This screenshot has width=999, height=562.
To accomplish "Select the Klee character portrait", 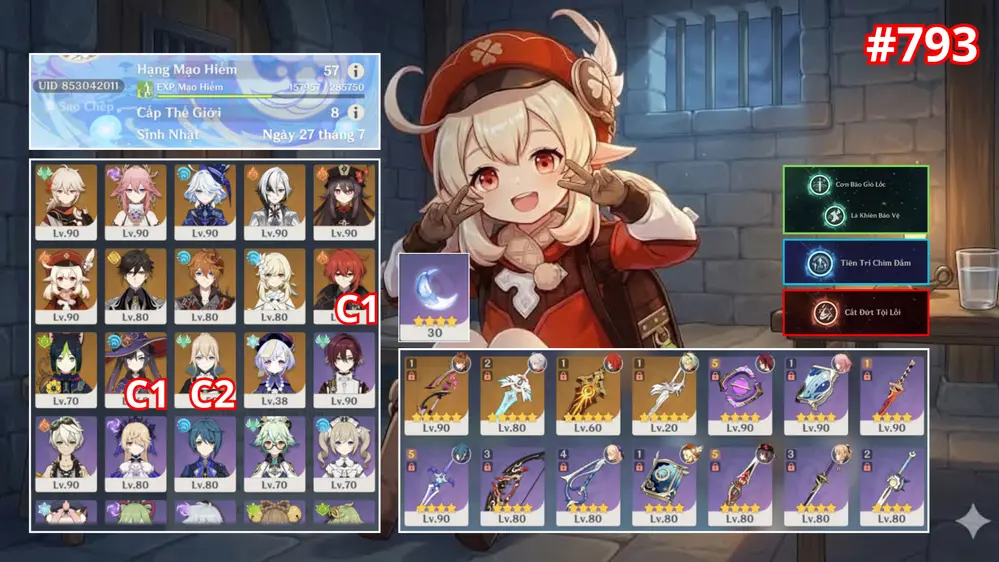I will point(67,285).
